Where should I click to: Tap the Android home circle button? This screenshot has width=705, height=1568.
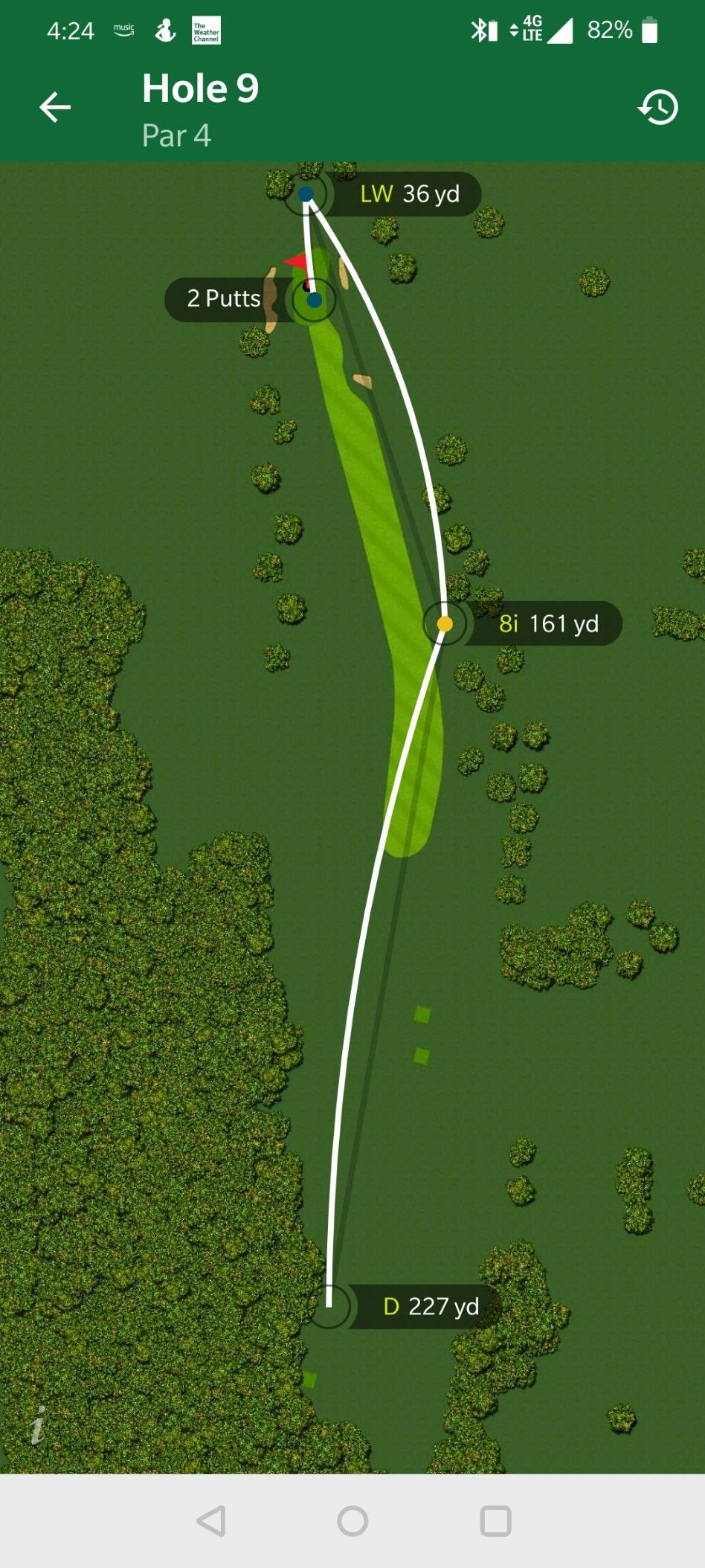tap(352, 1521)
